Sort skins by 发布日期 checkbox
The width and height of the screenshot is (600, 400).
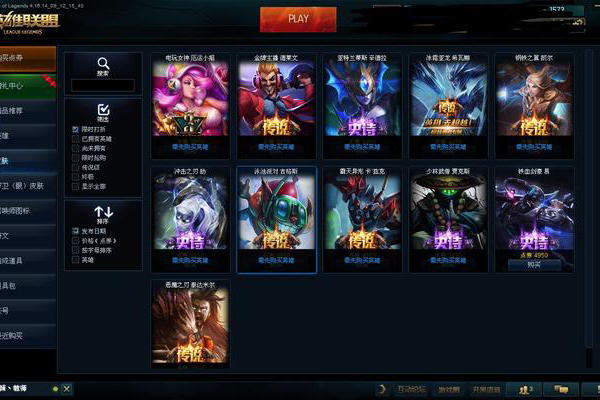[76, 230]
